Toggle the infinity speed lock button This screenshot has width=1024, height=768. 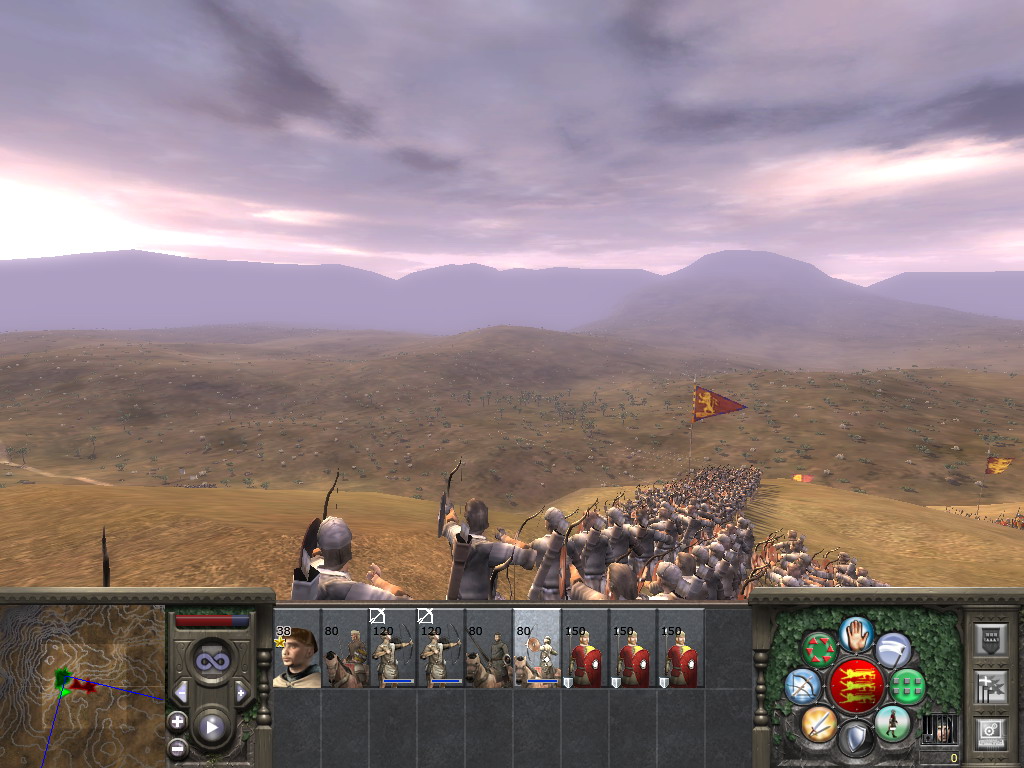(x=211, y=660)
